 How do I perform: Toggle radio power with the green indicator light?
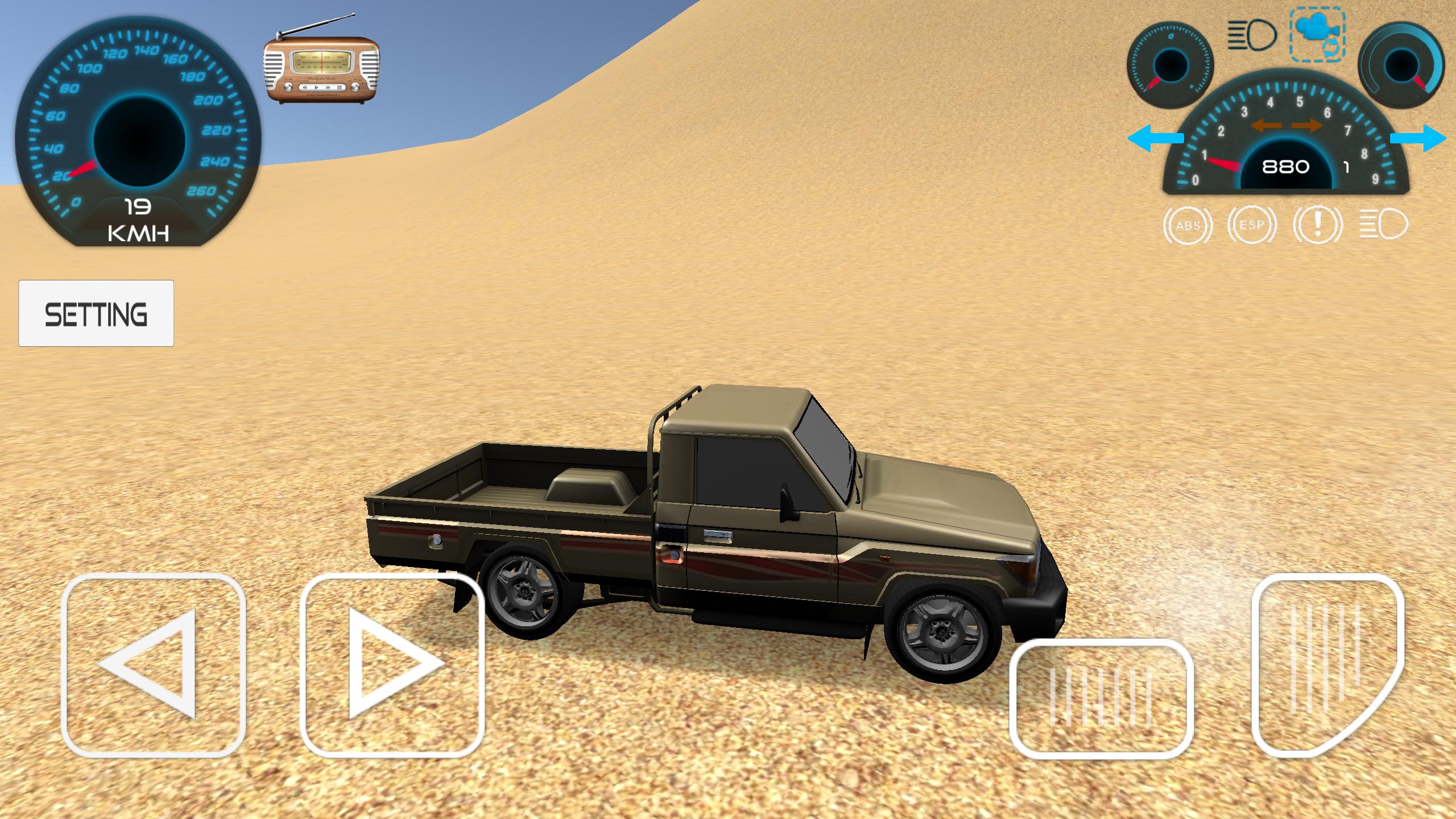[371, 48]
